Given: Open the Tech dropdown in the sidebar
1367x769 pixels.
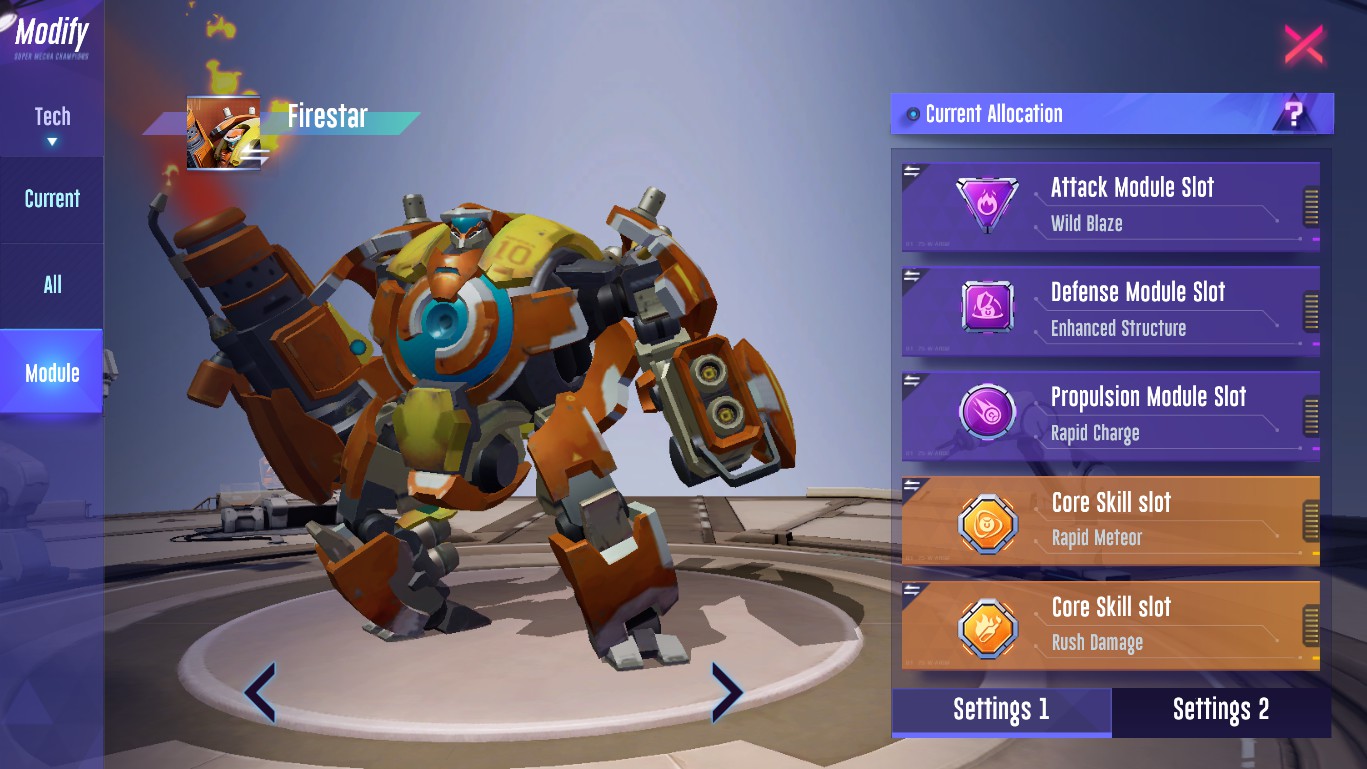Looking at the screenshot, I should click(x=52, y=124).
